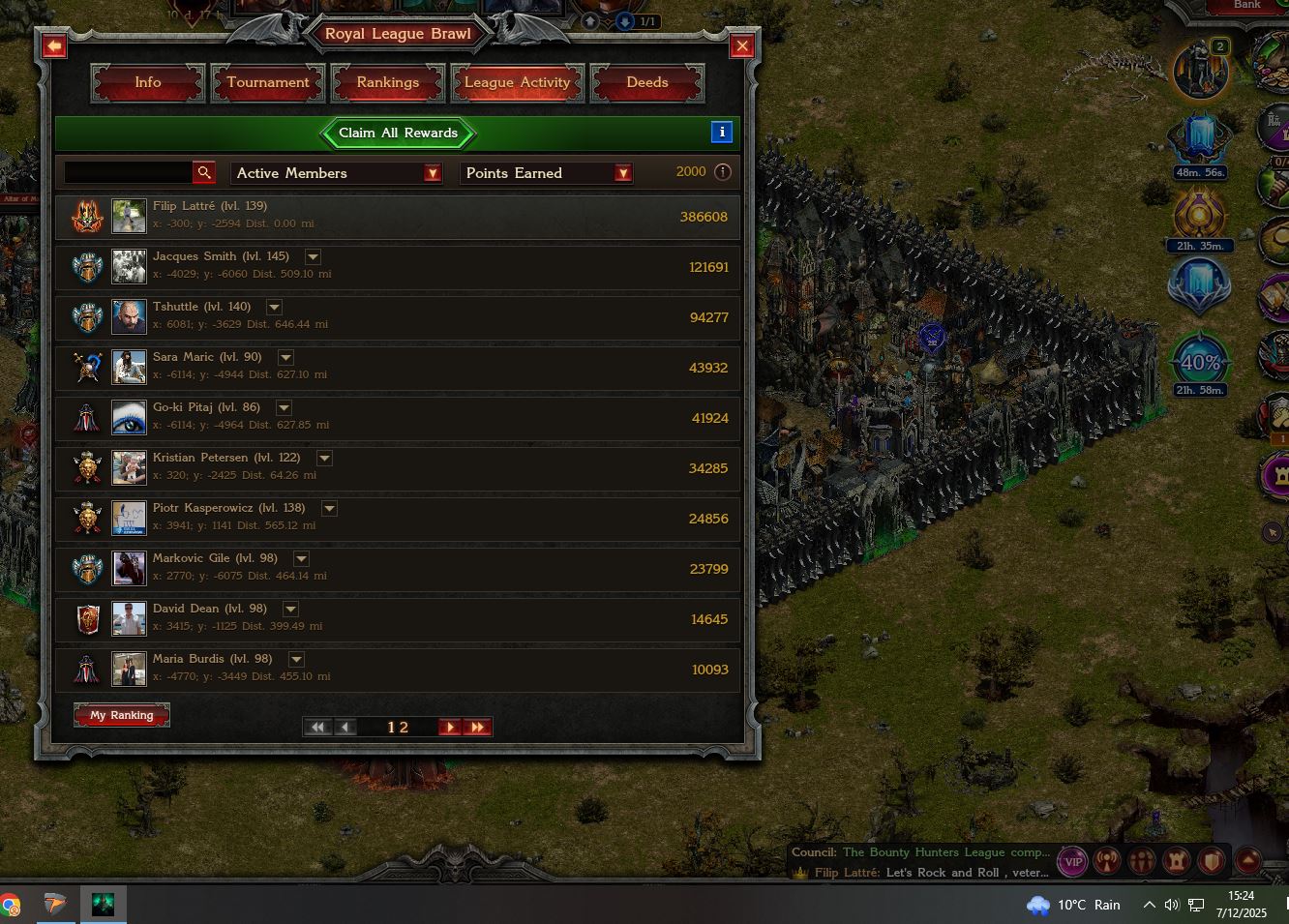Image resolution: width=1289 pixels, height=924 pixels.
Task: Close the Royal League Brawl window
Action: 742,45
